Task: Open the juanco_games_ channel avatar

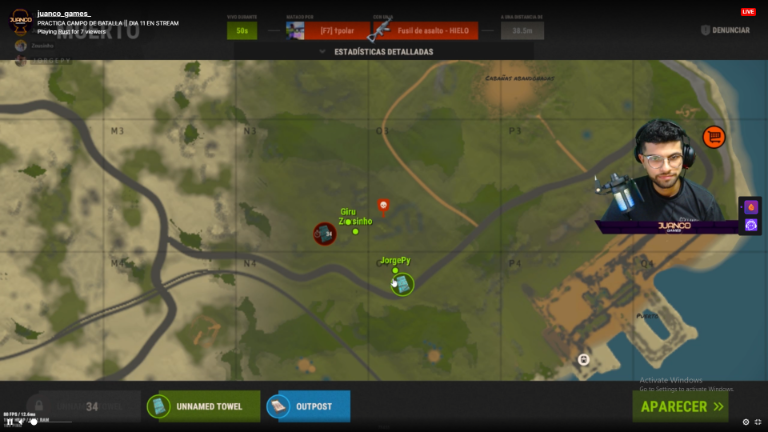Action: (x=20, y=21)
